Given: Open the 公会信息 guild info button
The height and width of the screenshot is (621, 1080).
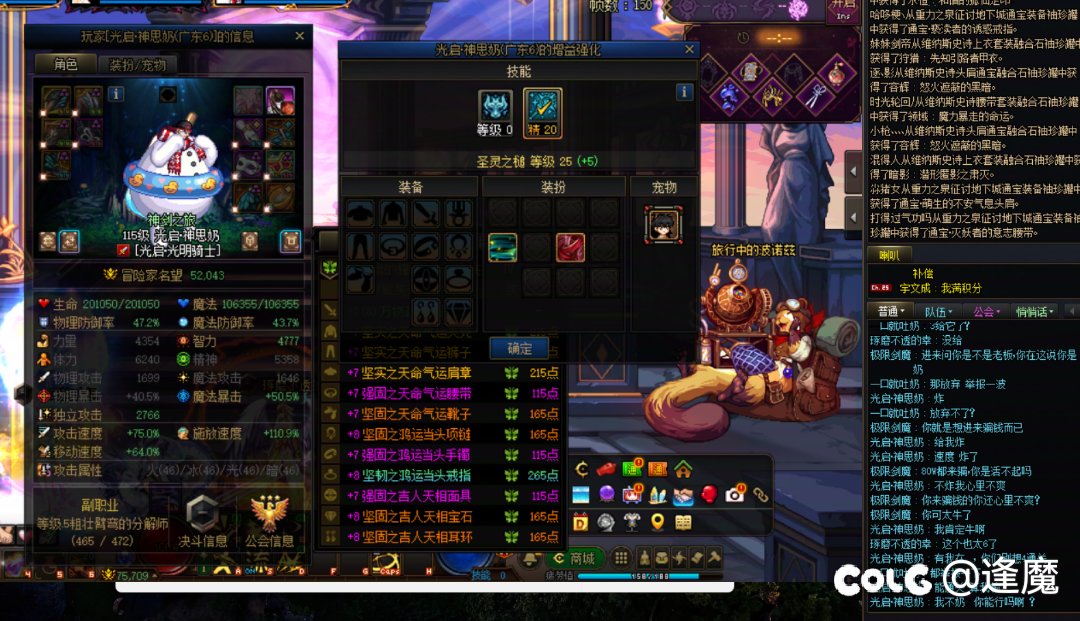Looking at the screenshot, I should pyautogui.click(x=270, y=518).
